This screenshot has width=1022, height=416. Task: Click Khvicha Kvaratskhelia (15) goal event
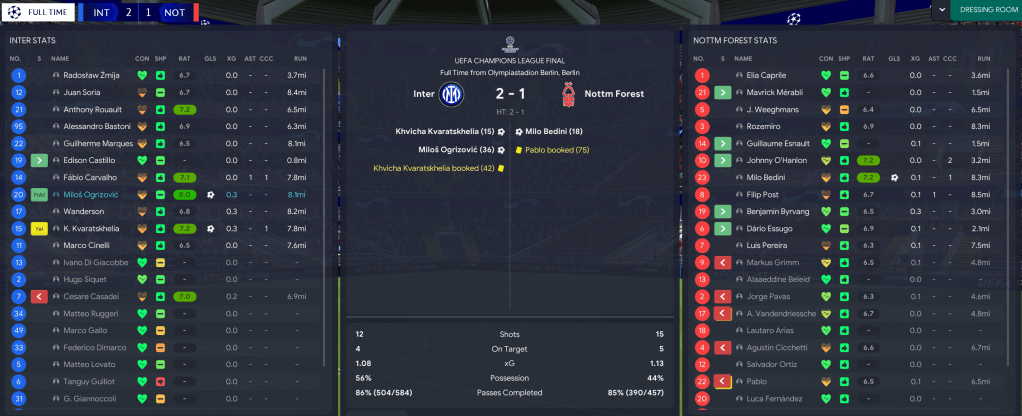[445, 131]
